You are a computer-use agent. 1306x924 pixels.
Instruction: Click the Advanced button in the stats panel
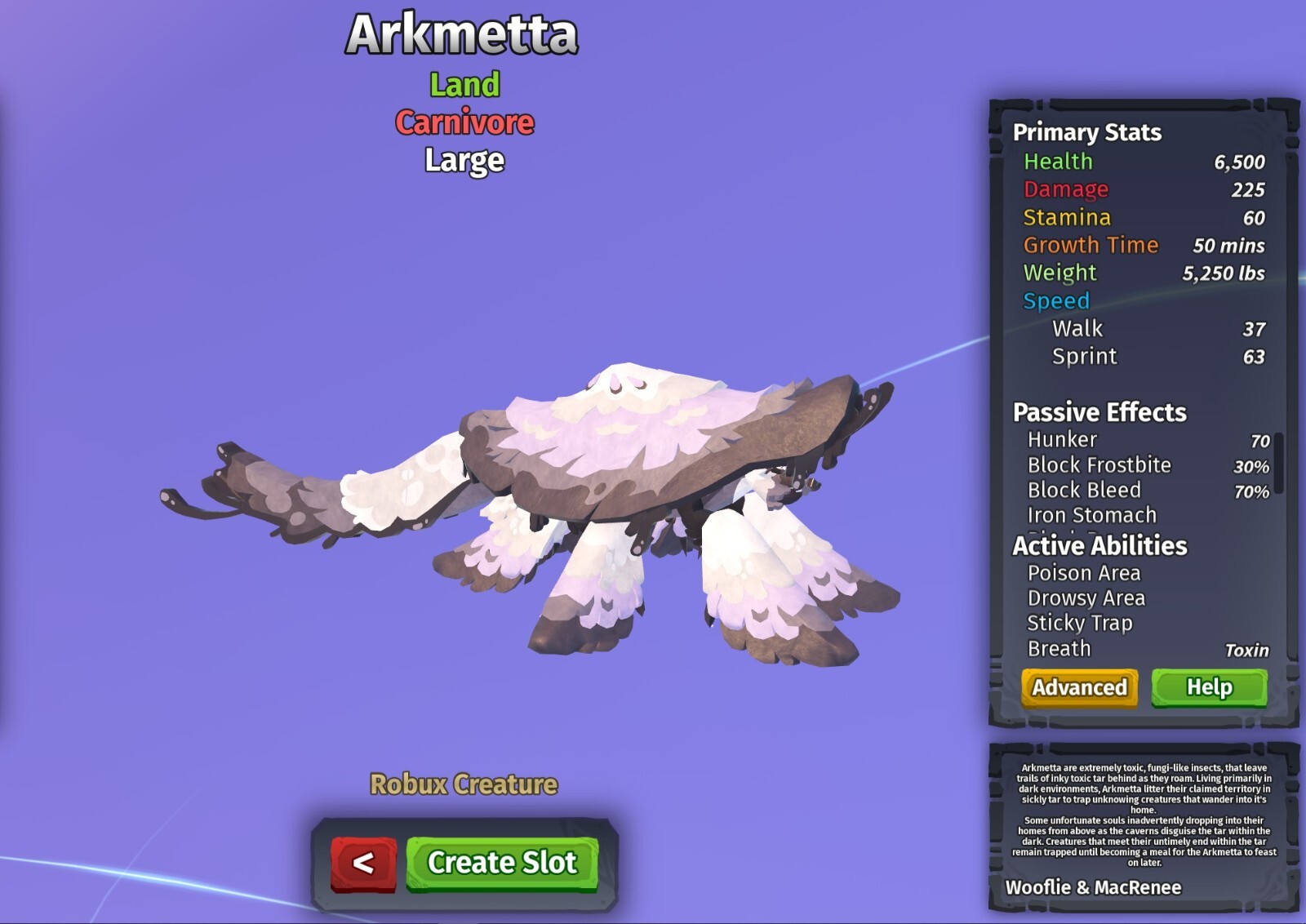[1078, 688]
